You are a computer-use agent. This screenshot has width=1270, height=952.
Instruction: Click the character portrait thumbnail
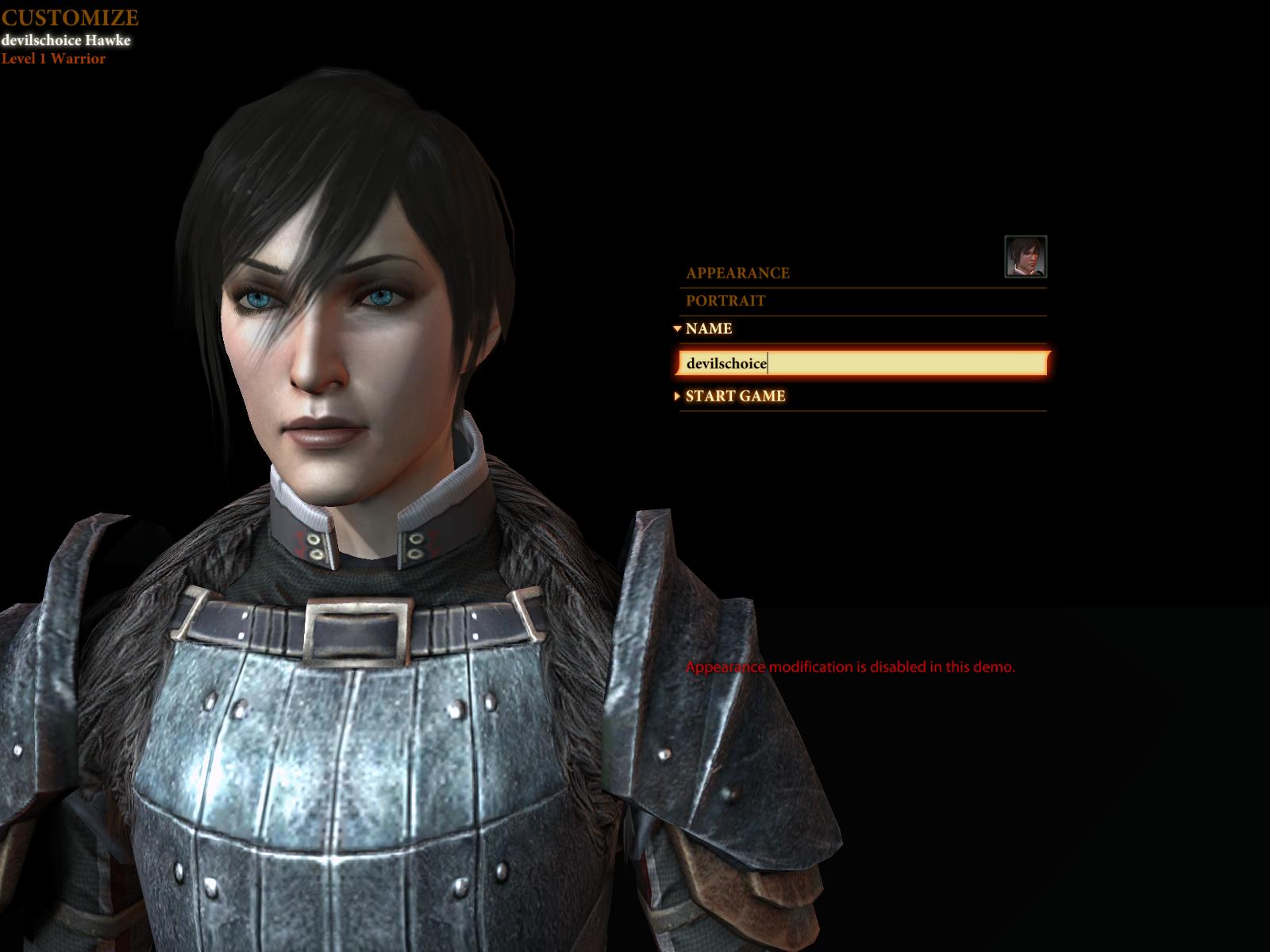point(1026,256)
